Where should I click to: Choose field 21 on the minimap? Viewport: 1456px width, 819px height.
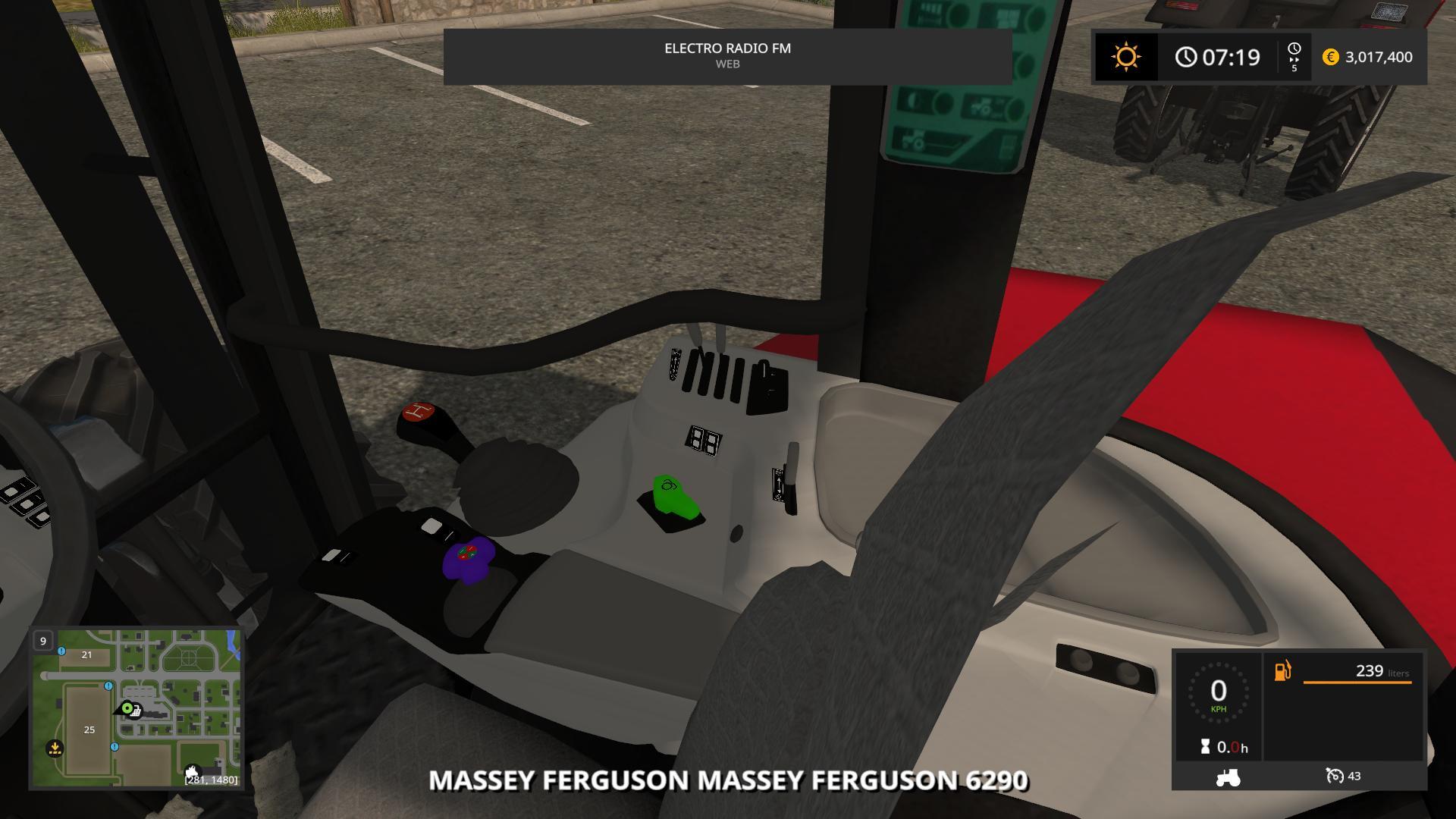pos(86,654)
